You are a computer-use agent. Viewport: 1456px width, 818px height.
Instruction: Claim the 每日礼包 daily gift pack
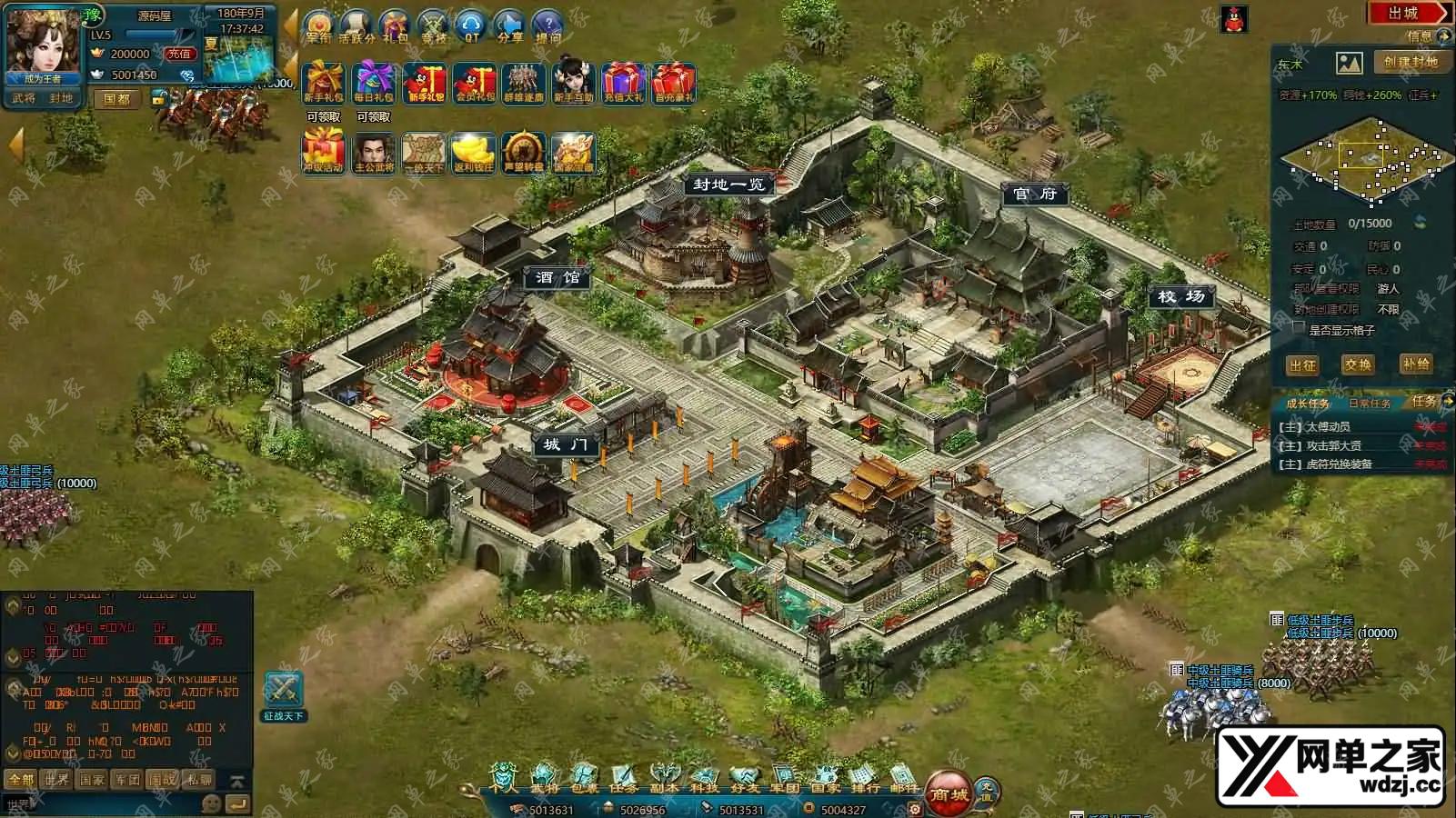tap(374, 84)
